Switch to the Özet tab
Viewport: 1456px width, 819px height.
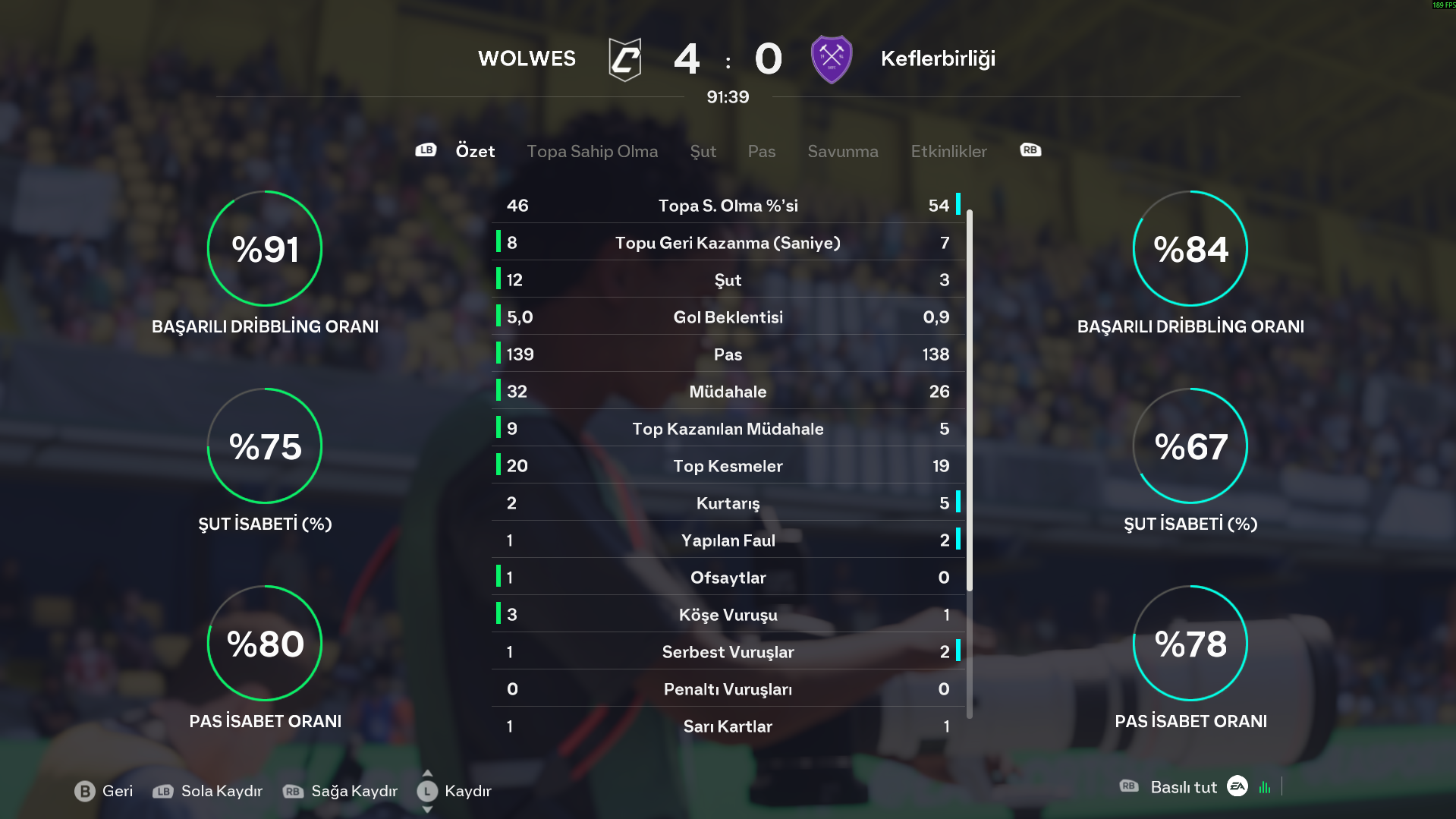[x=475, y=151]
